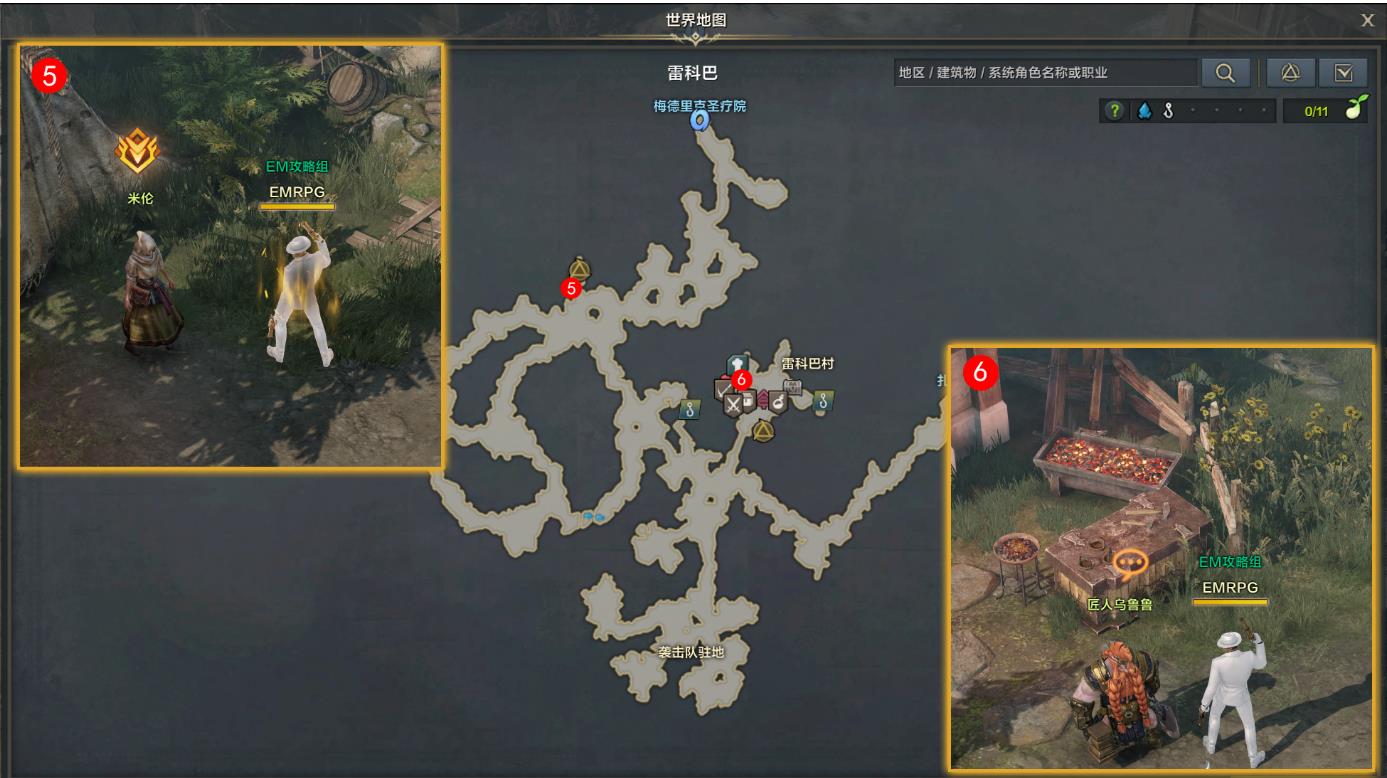Select the chef NPC icon near 雷科巴村
1387x778 pixels.
[x=736, y=363]
